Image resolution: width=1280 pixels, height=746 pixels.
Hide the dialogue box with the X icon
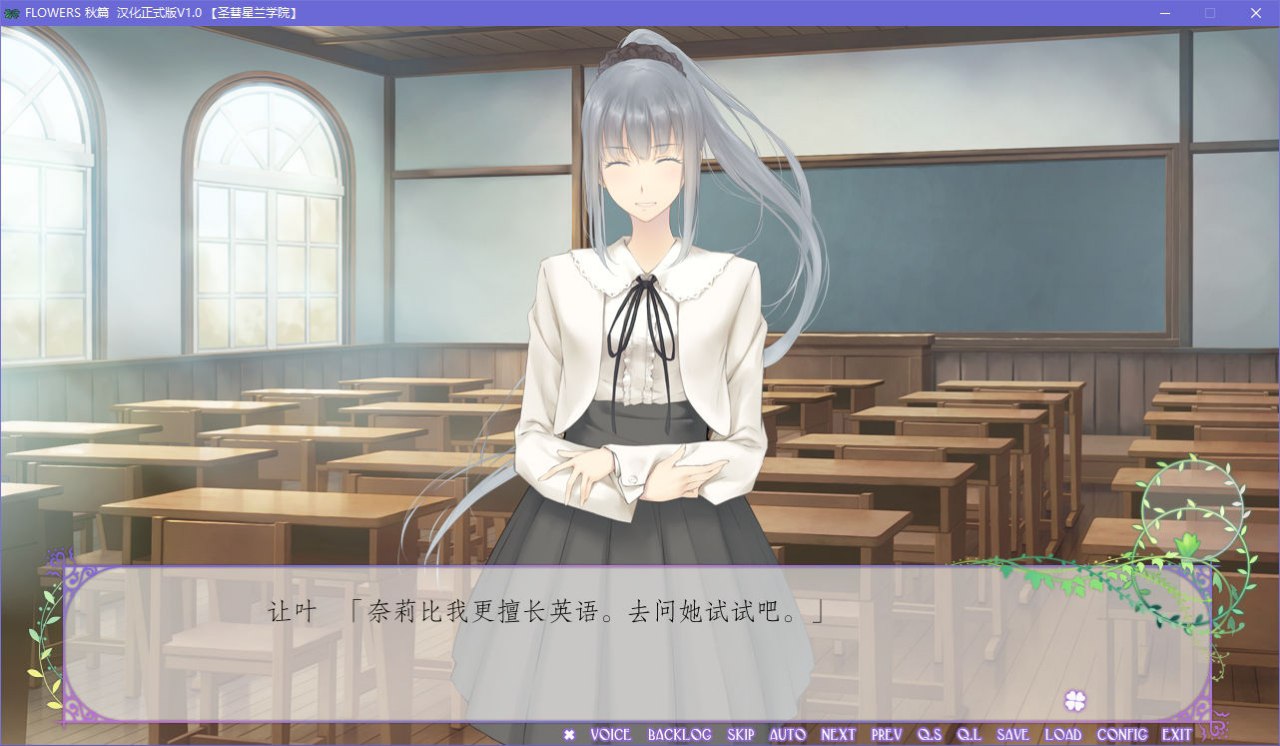(569, 734)
